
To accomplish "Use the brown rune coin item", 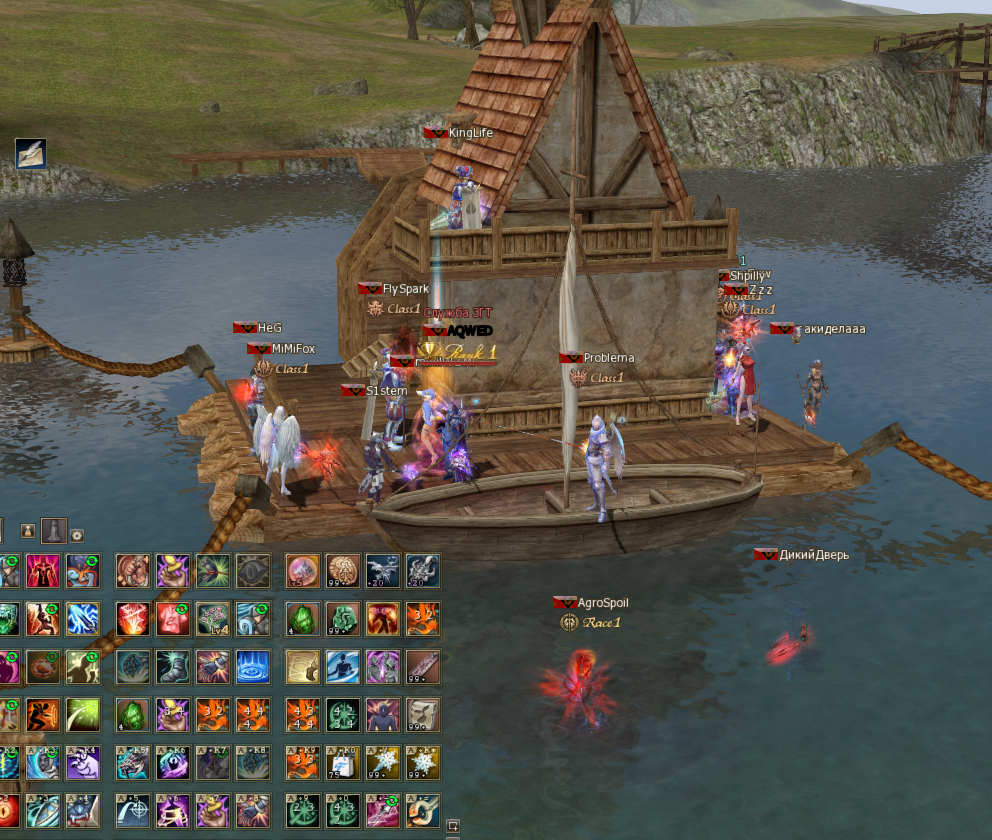I will [x=342, y=570].
